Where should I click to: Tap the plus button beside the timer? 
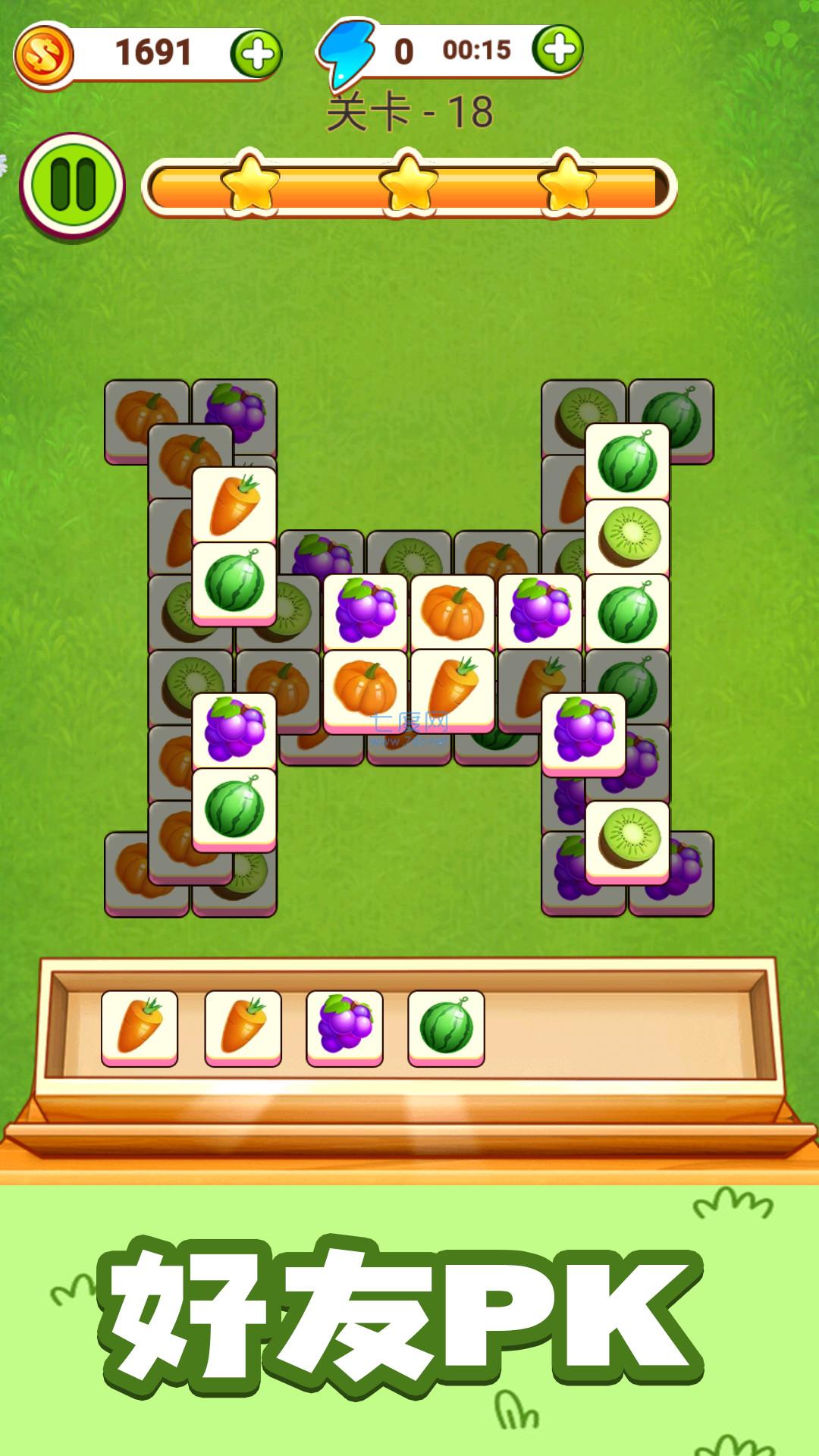coord(557,50)
